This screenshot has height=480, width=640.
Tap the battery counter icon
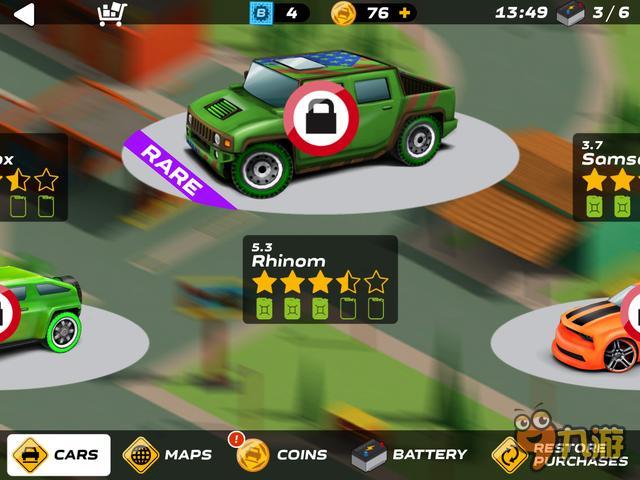570,13
